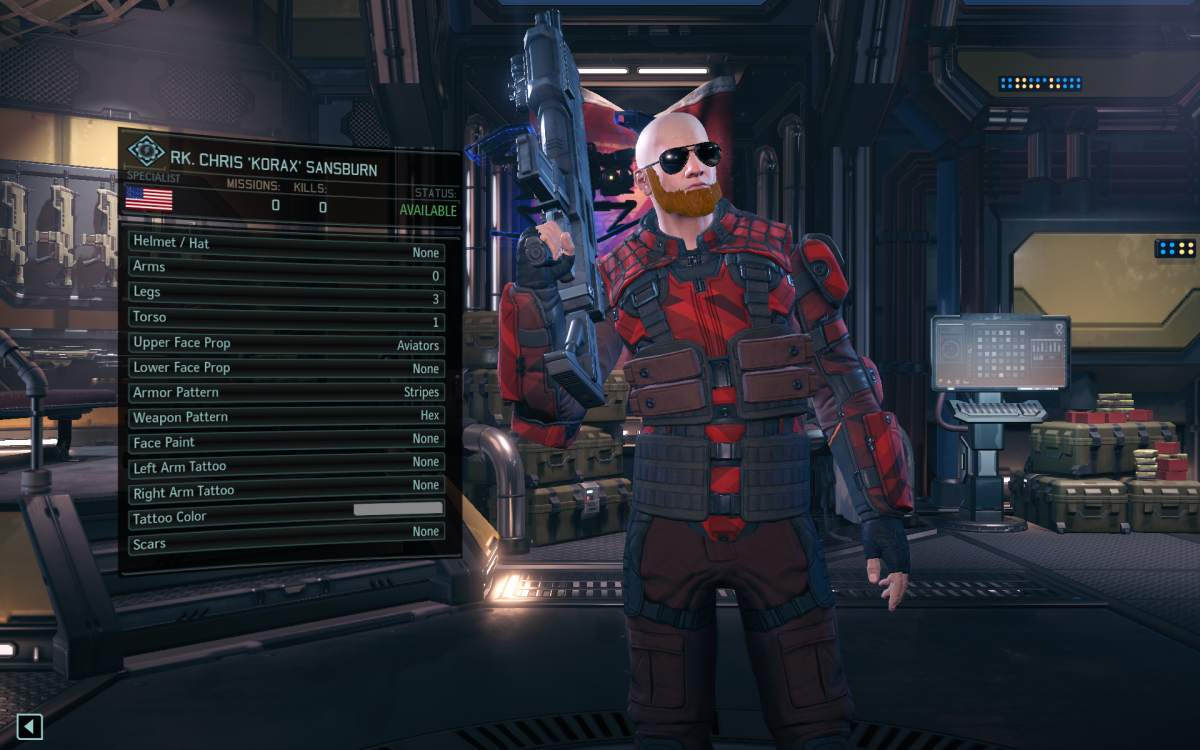This screenshot has width=1200, height=750.
Task: Open Upper Face Prop selection
Action: [x=286, y=343]
